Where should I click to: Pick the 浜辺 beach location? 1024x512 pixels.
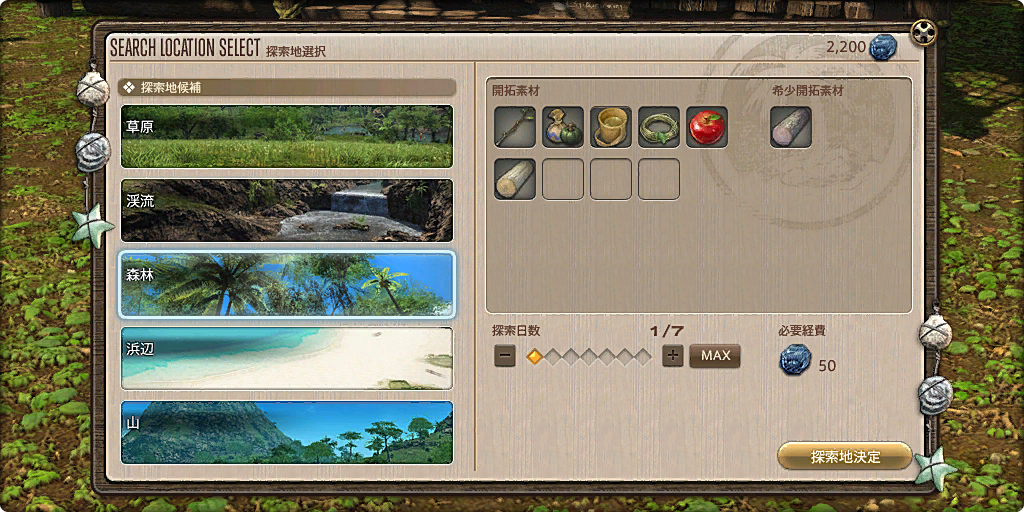click(286, 358)
